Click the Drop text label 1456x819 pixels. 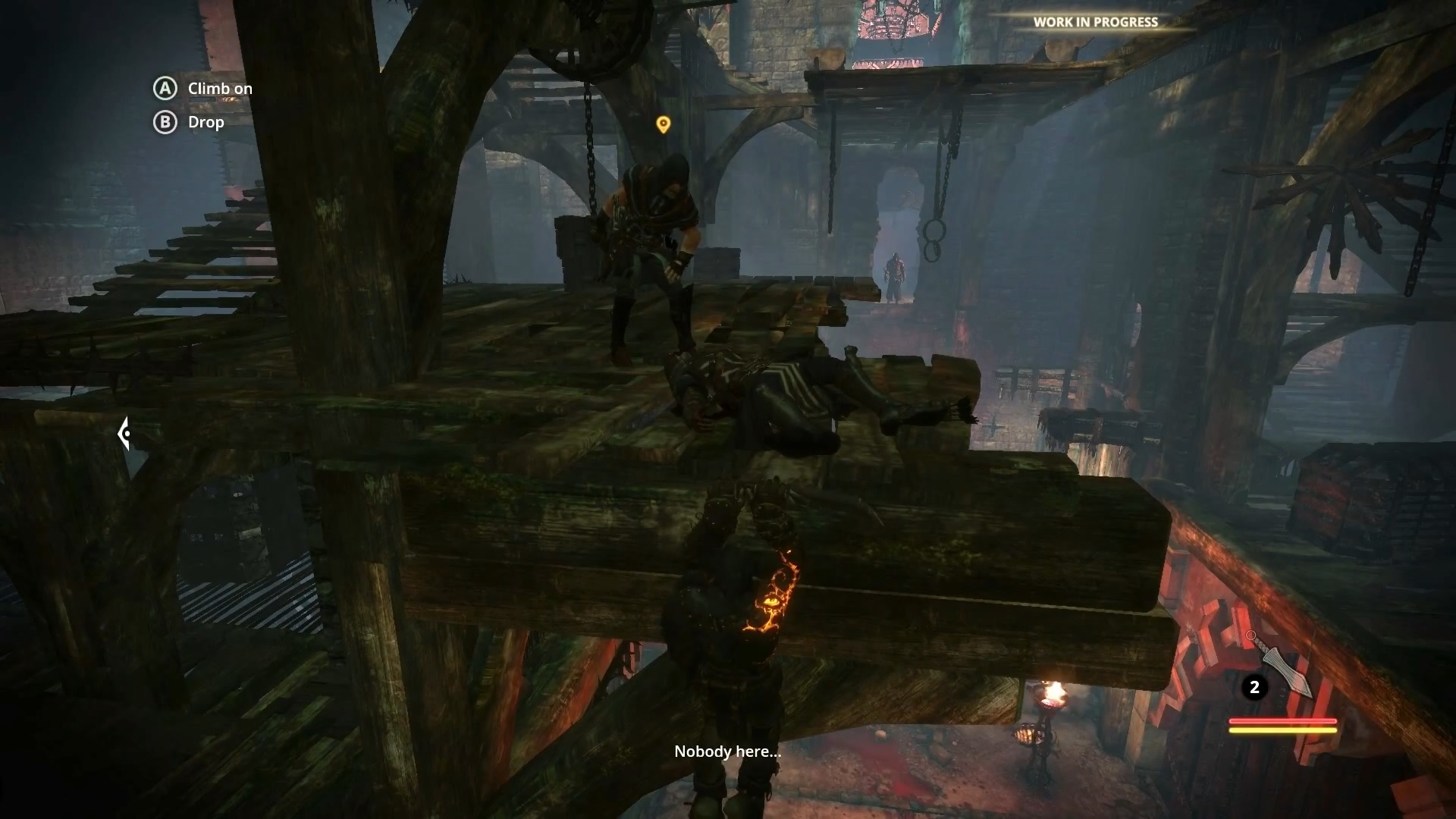click(206, 122)
